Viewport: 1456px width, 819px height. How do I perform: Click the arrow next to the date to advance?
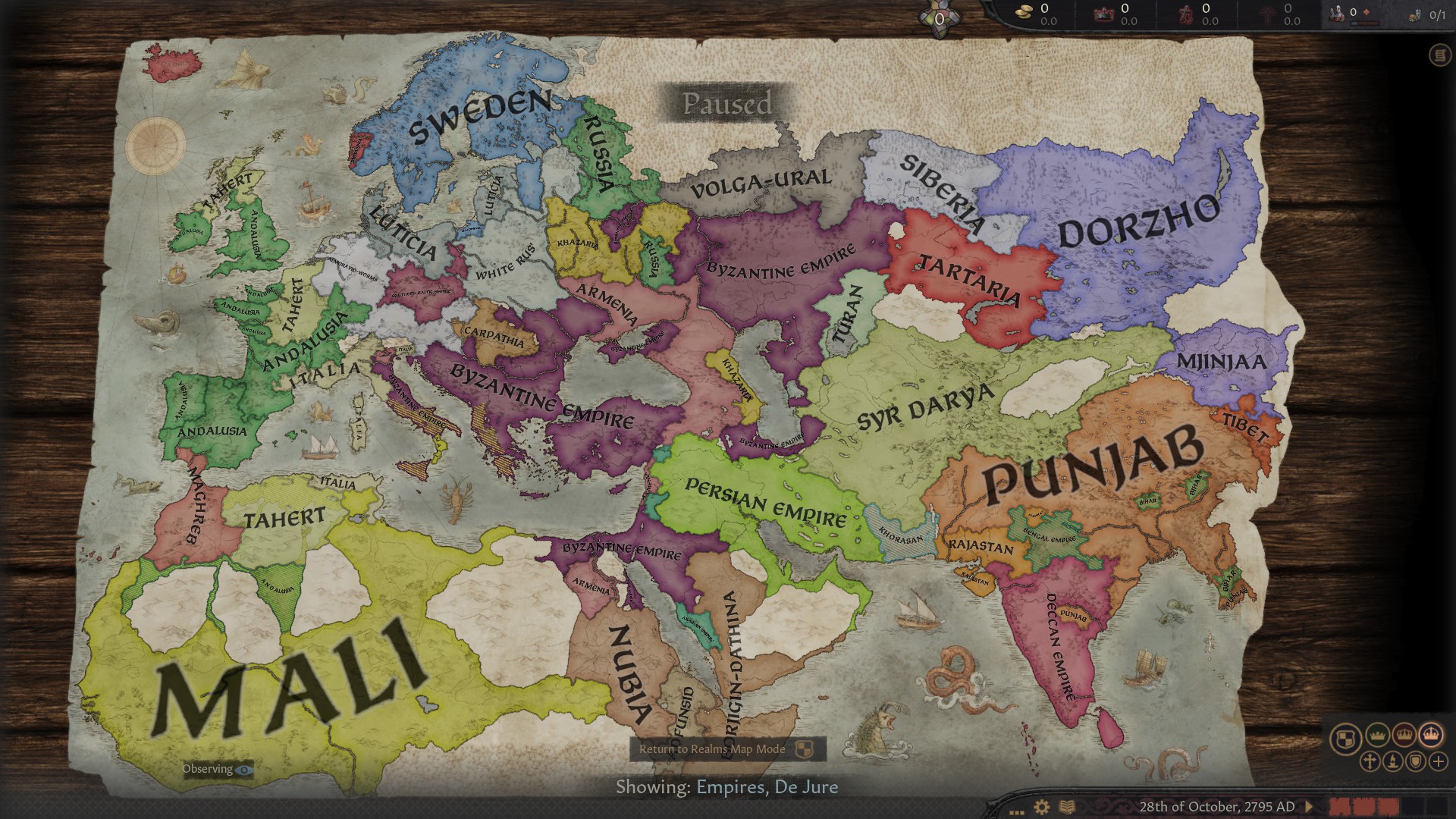pos(1309,806)
